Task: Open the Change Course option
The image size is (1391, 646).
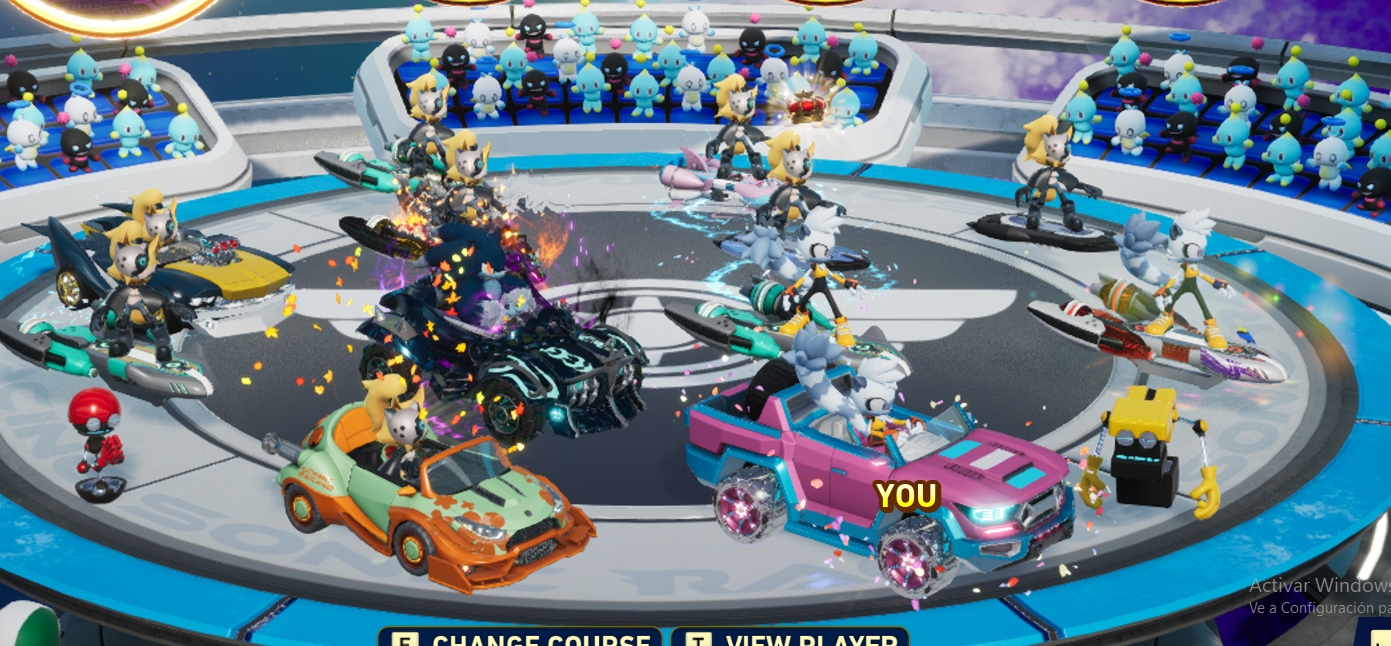Action: point(521,638)
